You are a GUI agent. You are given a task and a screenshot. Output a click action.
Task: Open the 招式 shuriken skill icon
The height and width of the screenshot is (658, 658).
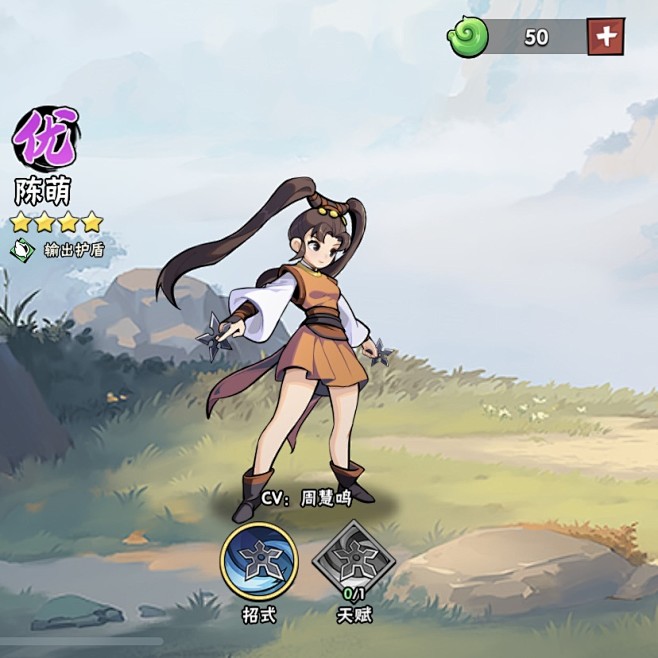(x=259, y=561)
